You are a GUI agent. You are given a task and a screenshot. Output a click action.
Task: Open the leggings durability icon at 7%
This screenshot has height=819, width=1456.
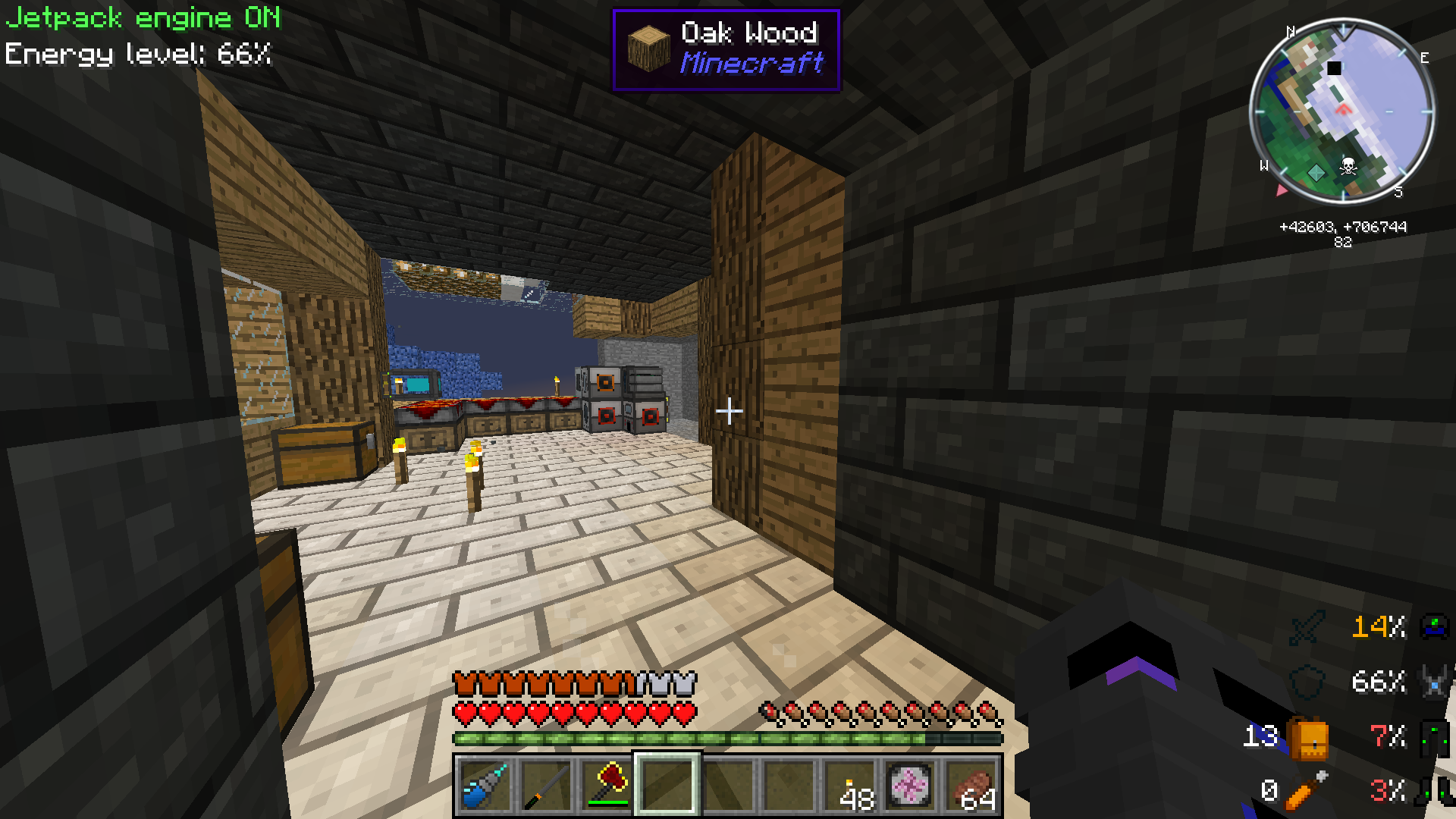click(1434, 734)
